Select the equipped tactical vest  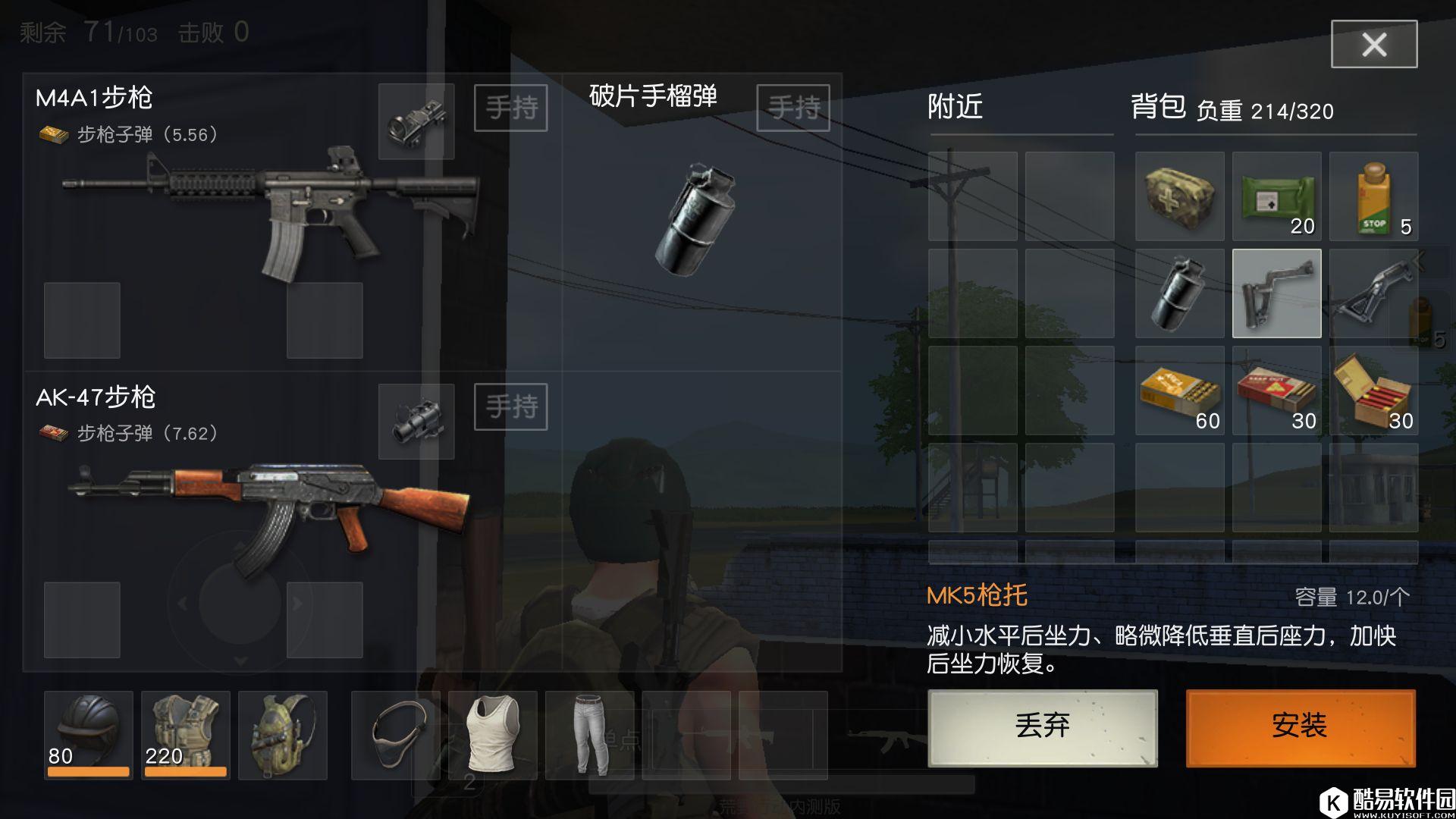pos(186,732)
